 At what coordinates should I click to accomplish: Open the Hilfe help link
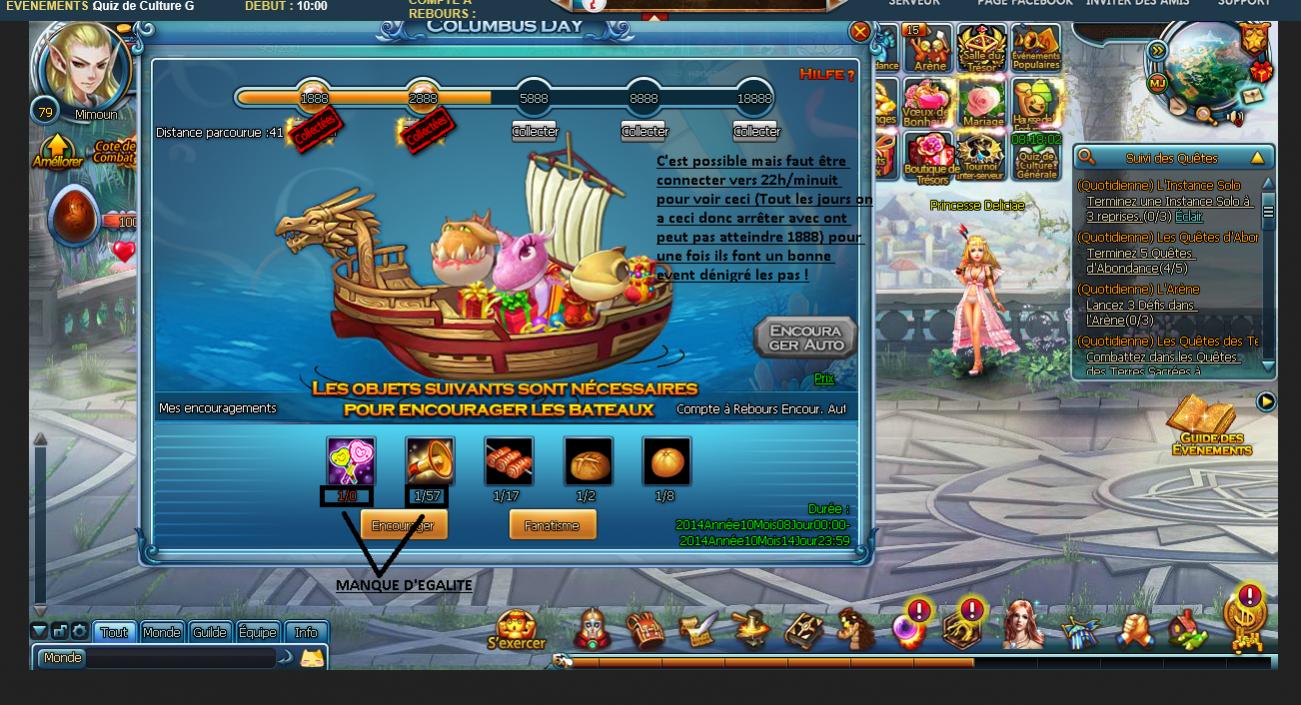coord(826,75)
